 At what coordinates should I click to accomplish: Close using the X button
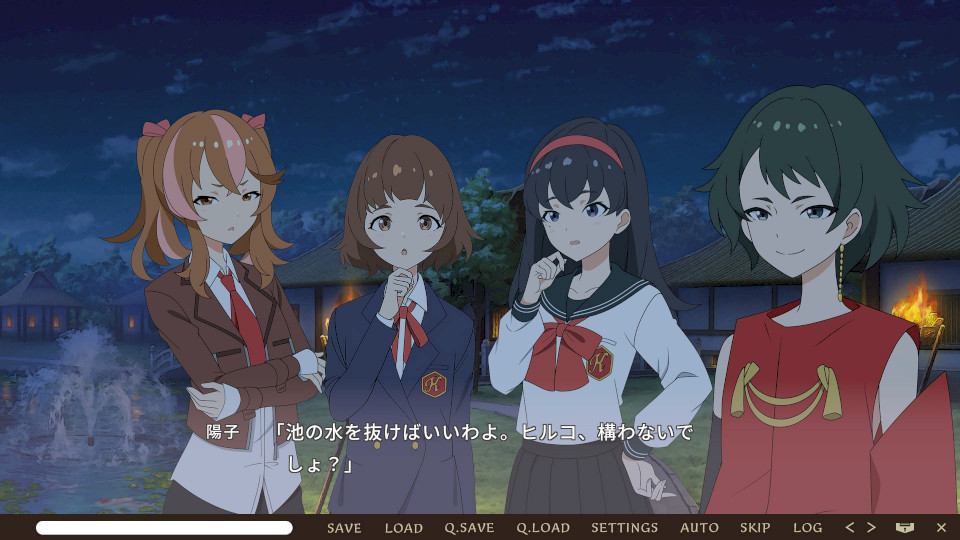point(941,527)
